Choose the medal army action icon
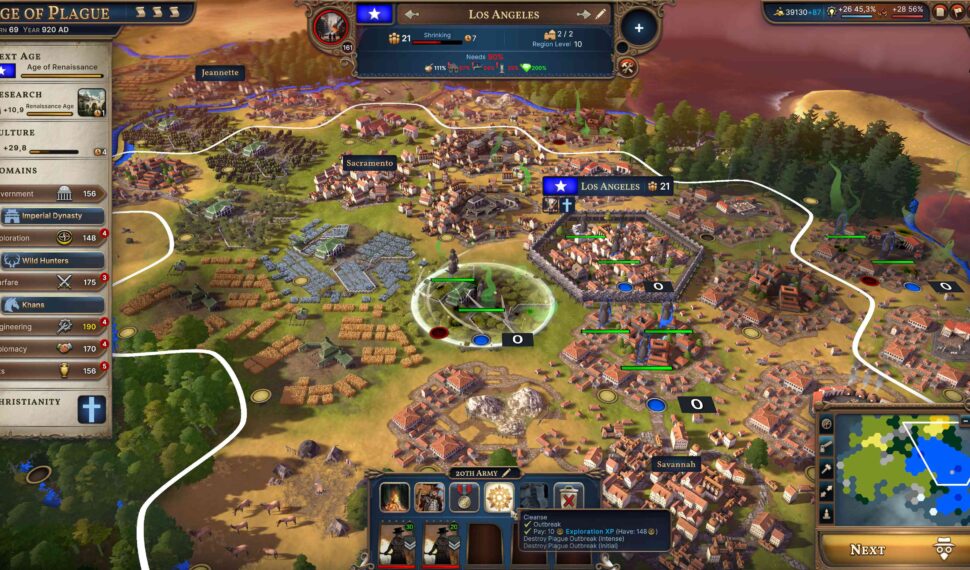The image size is (970, 570). [x=464, y=497]
